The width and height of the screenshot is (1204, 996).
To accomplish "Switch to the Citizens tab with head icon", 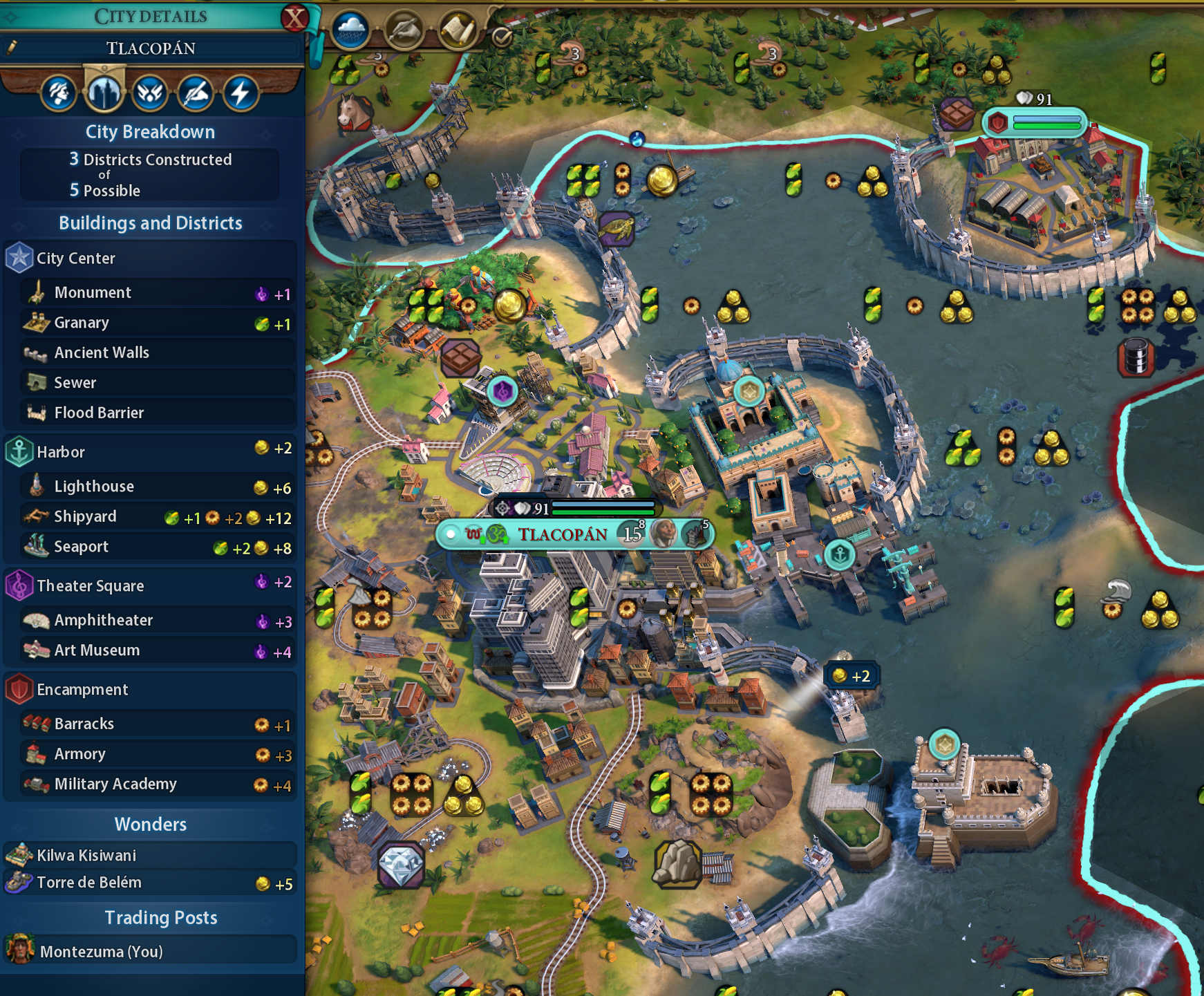I will pos(58,93).
